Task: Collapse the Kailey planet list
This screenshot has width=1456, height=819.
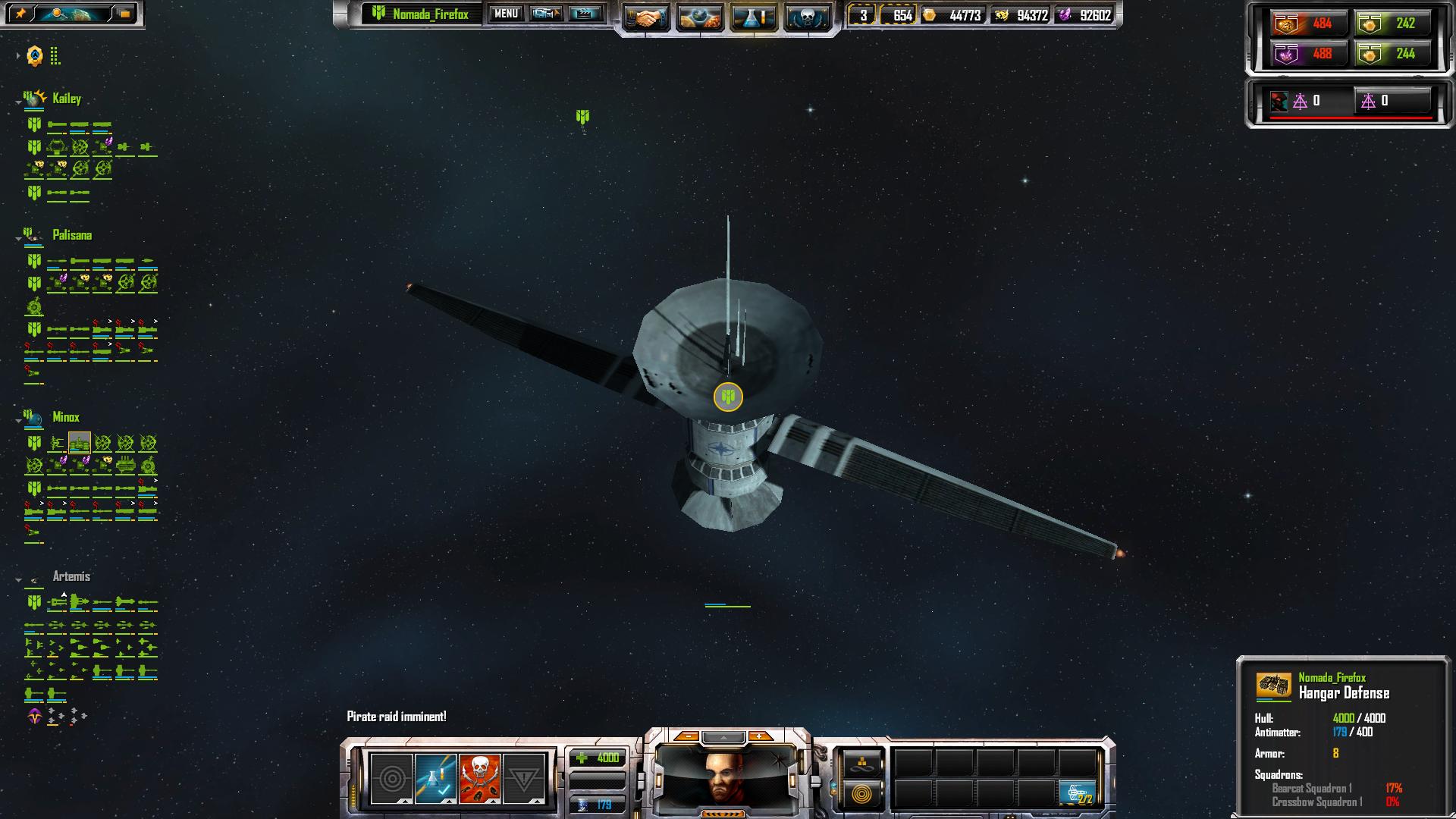Action: click(18, 102)
